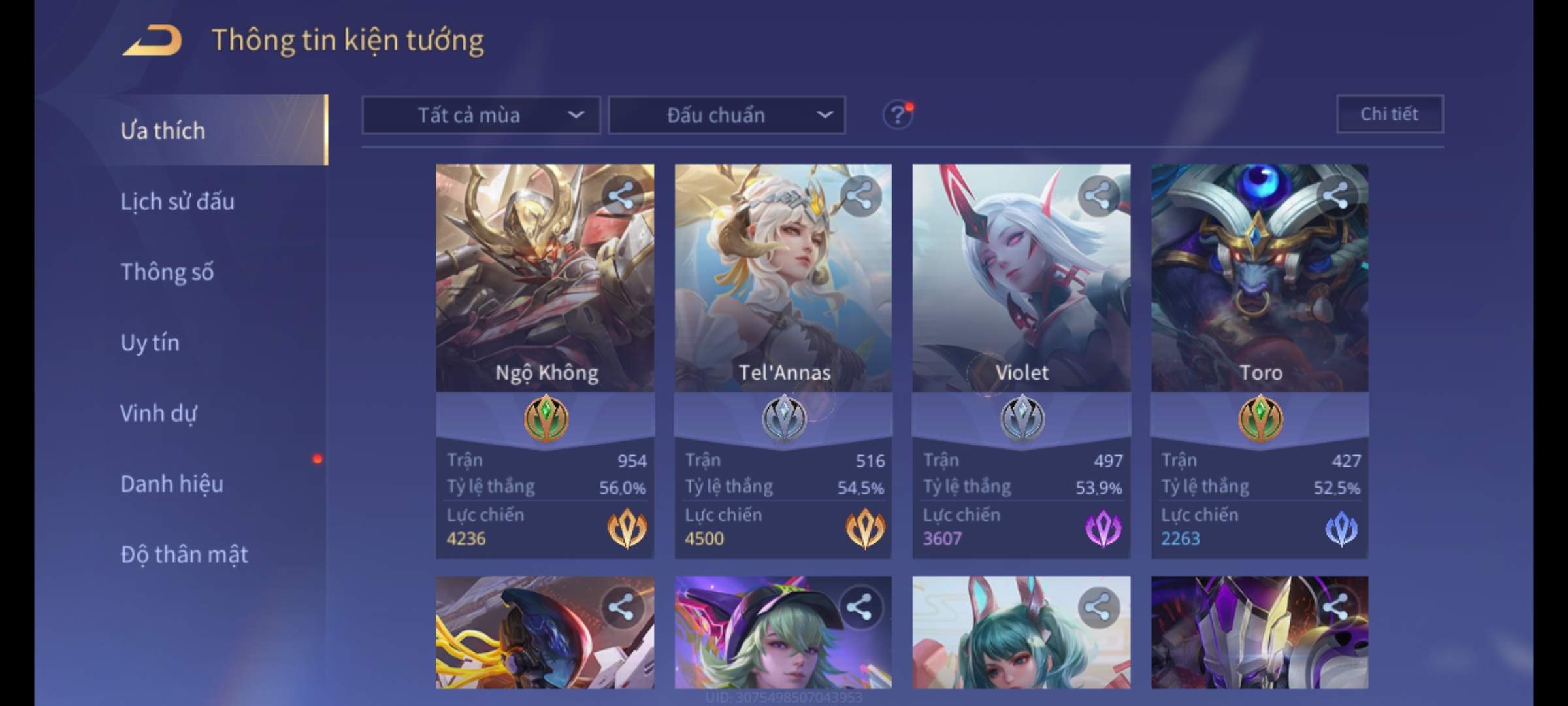Switch to the Độ thân mật tab

[184, 554]
